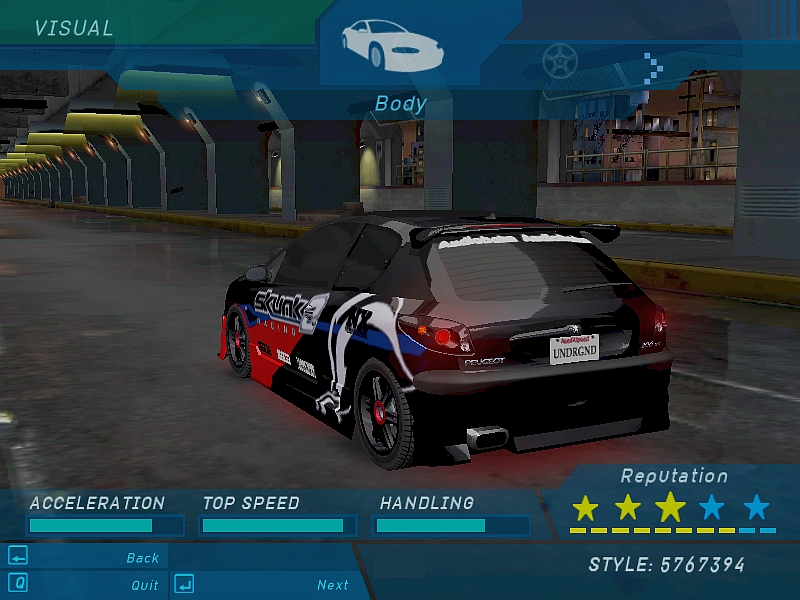800x600 pixels.
Task: Choose the Quit option
Action: 144,585
